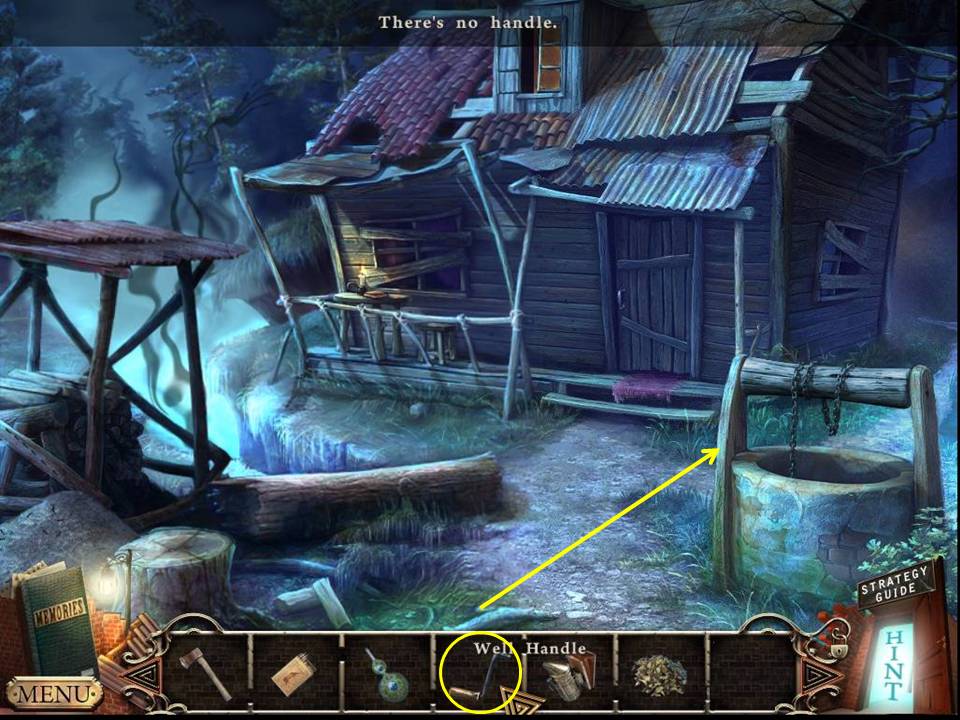Open the Strategy Guide
The width and height of the screenshot is (960, 720).
click(896, 583)
